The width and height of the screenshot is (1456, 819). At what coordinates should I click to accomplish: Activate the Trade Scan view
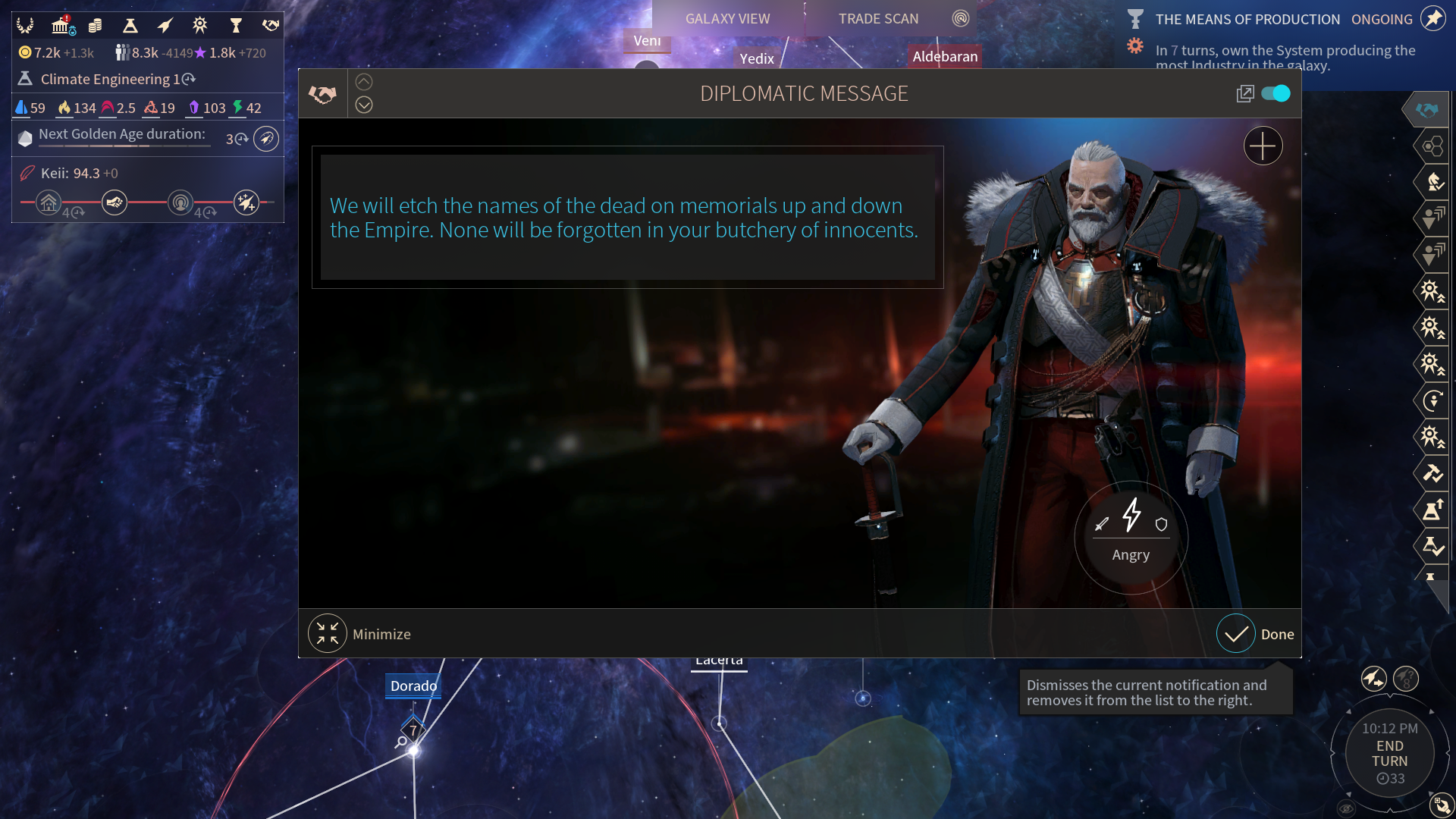[x=878, y=19]
